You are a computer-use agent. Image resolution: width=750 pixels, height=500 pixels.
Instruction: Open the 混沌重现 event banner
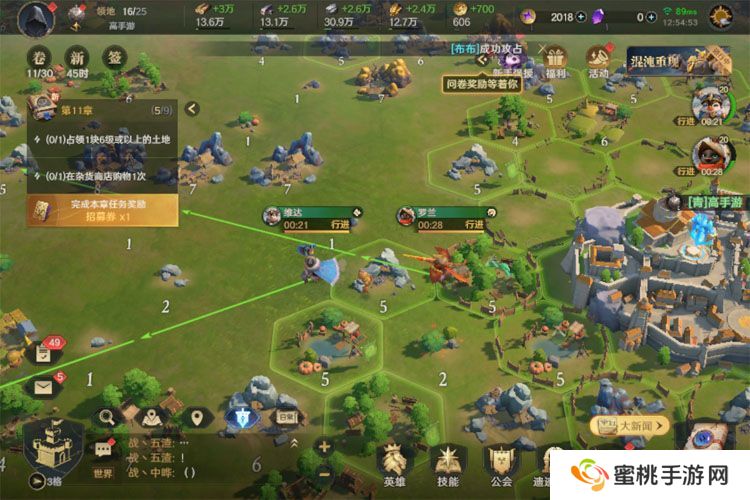[665, 61]
